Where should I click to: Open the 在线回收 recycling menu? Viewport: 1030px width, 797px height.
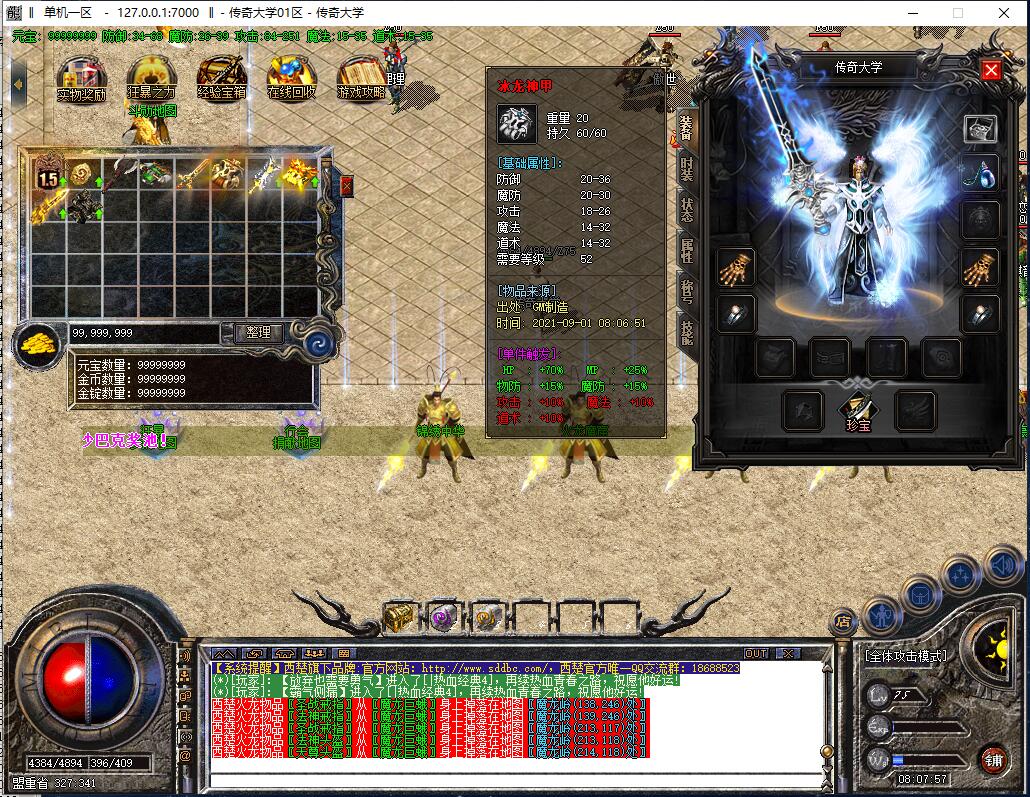coord(291,76)
